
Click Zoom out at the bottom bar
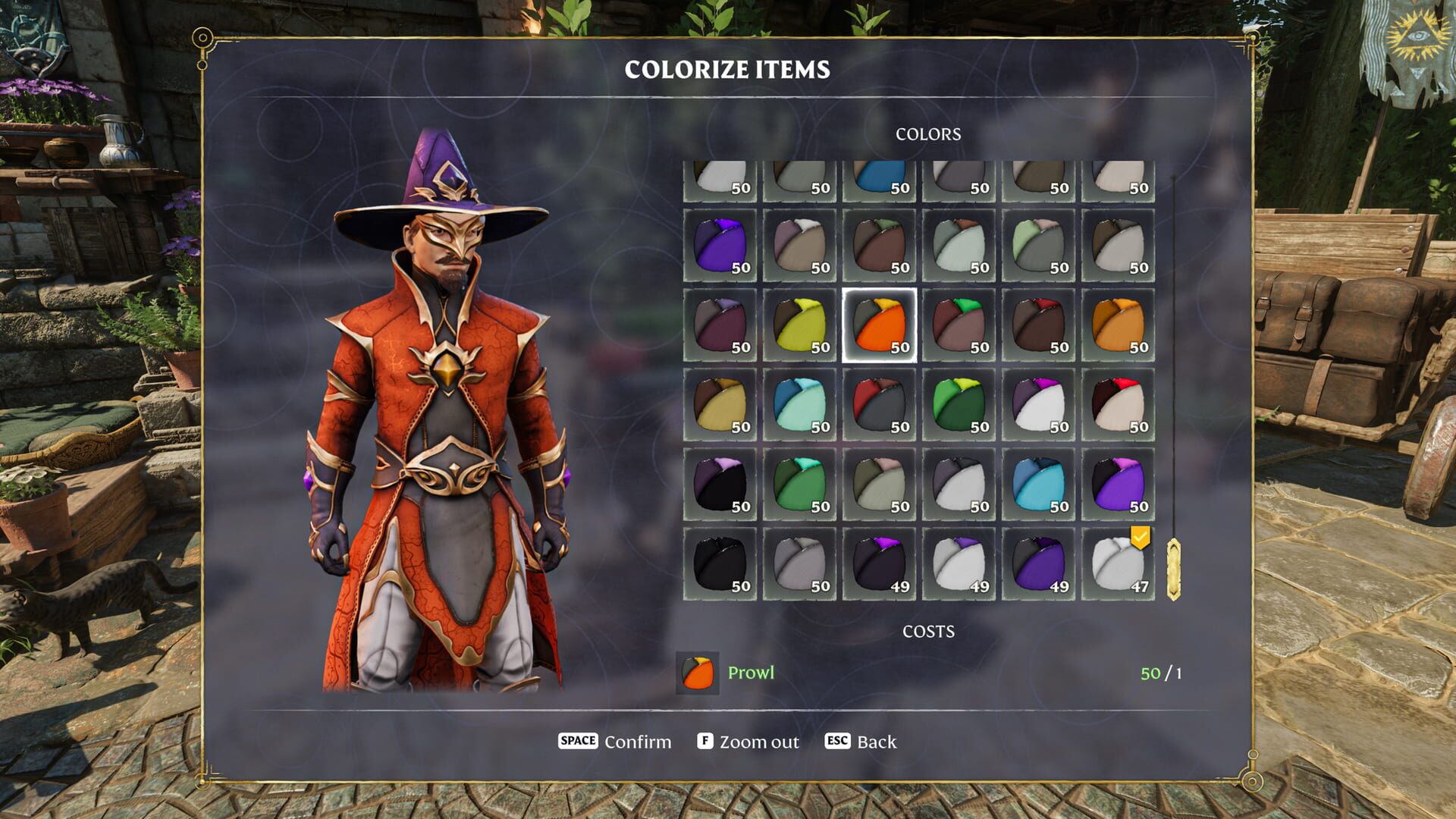pos(758,742)
